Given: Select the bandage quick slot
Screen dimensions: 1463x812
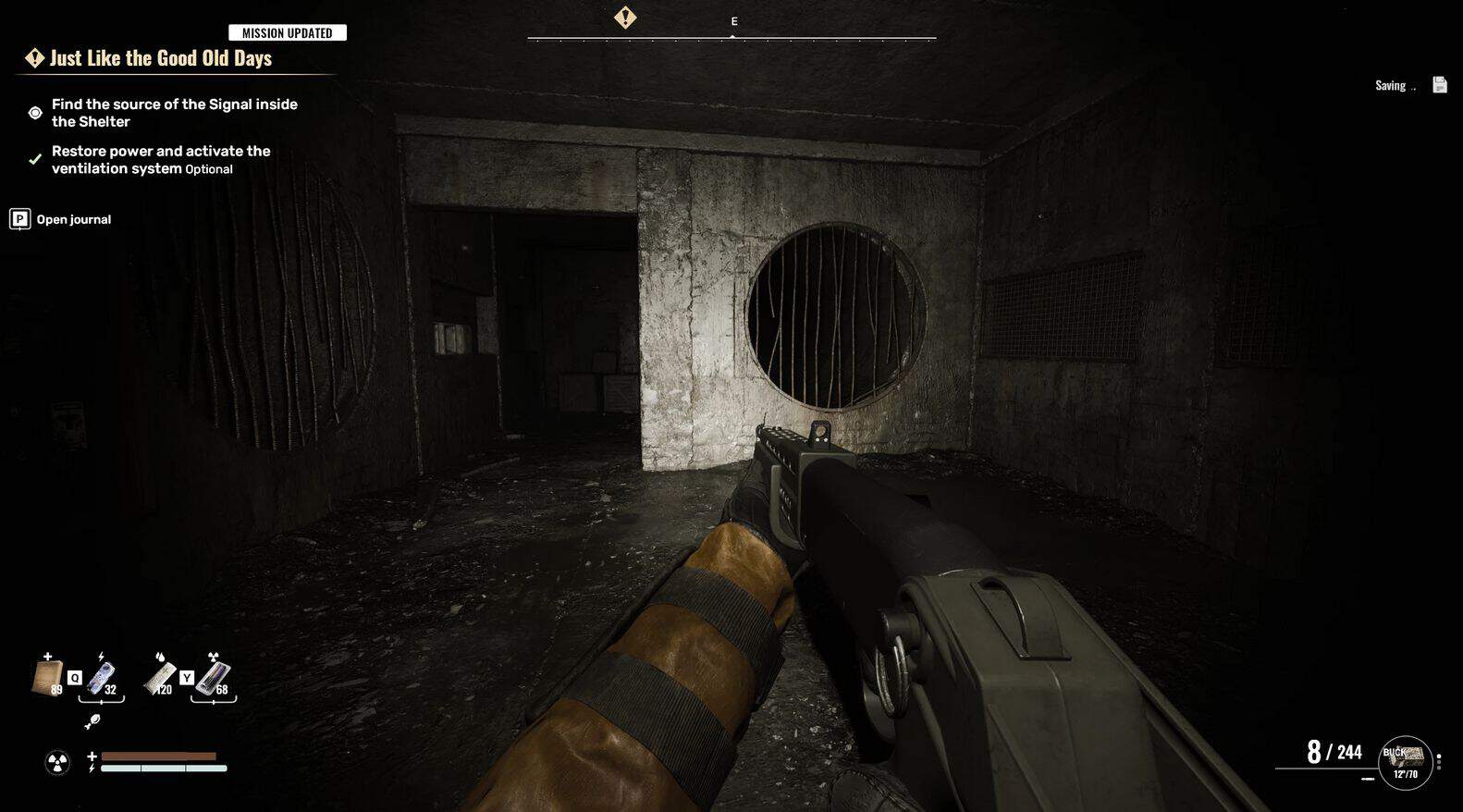Looking at the screenshot, I should pos(46,678).
